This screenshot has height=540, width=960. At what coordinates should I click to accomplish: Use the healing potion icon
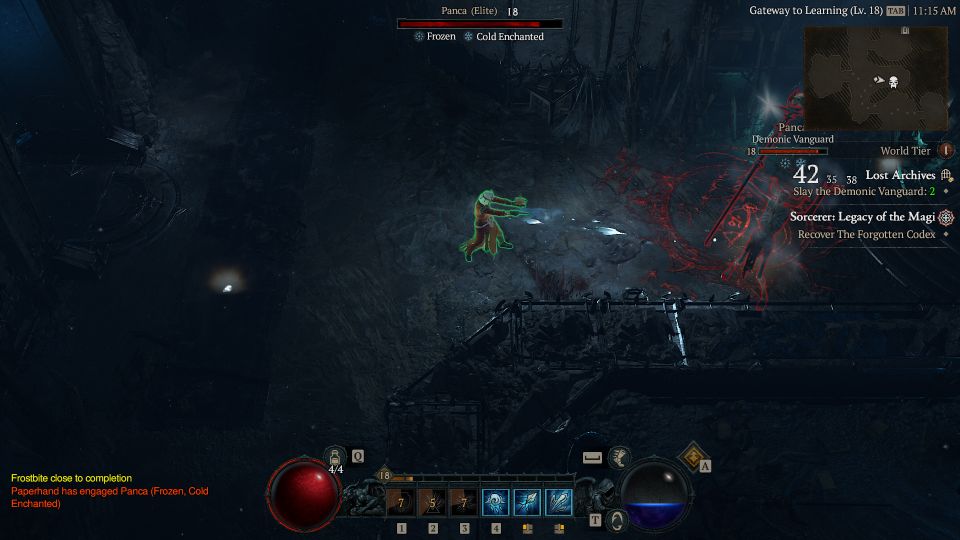click(x=336, y=457)
